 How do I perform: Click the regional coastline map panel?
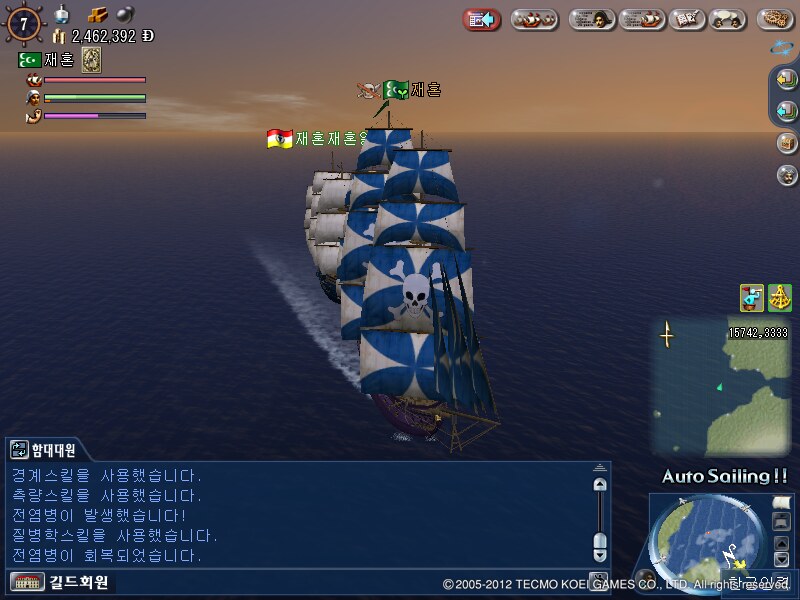[x=720, y=385]
